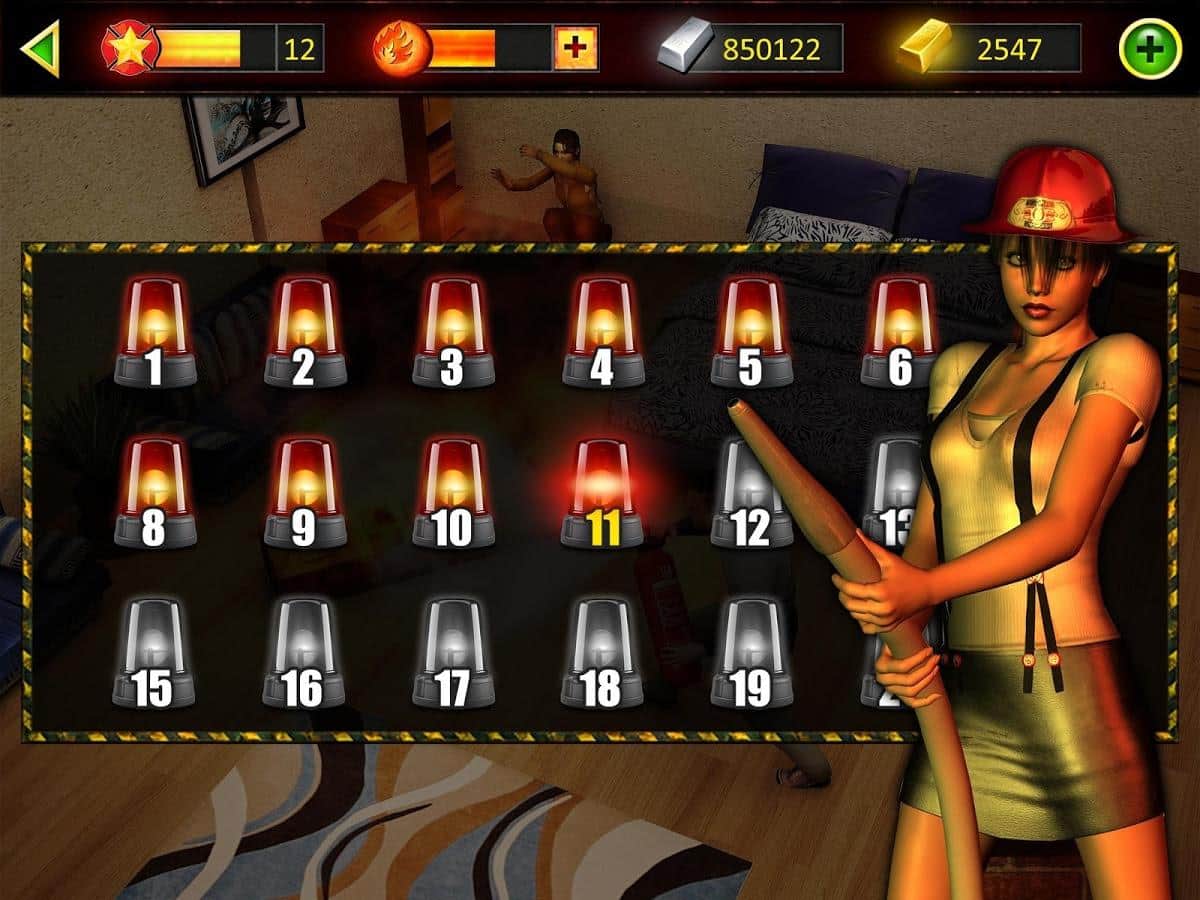This screenshot has height=900, width=1200.
Task: Select level 5 siren
Action: (x=751, y=333)
